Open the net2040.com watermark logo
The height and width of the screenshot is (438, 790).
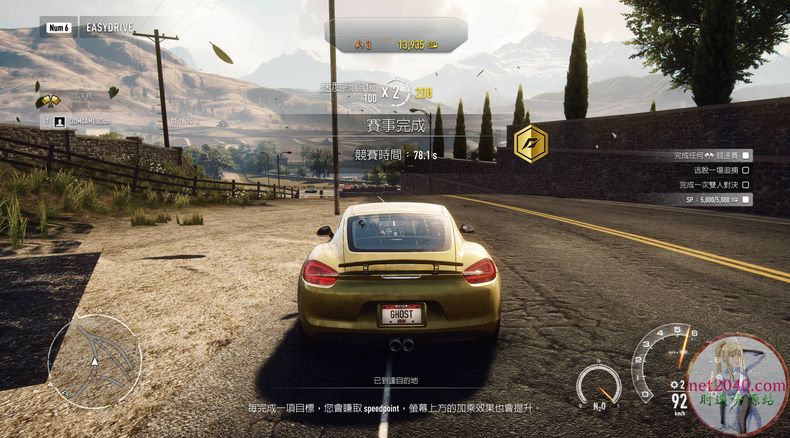pos(738,385)
